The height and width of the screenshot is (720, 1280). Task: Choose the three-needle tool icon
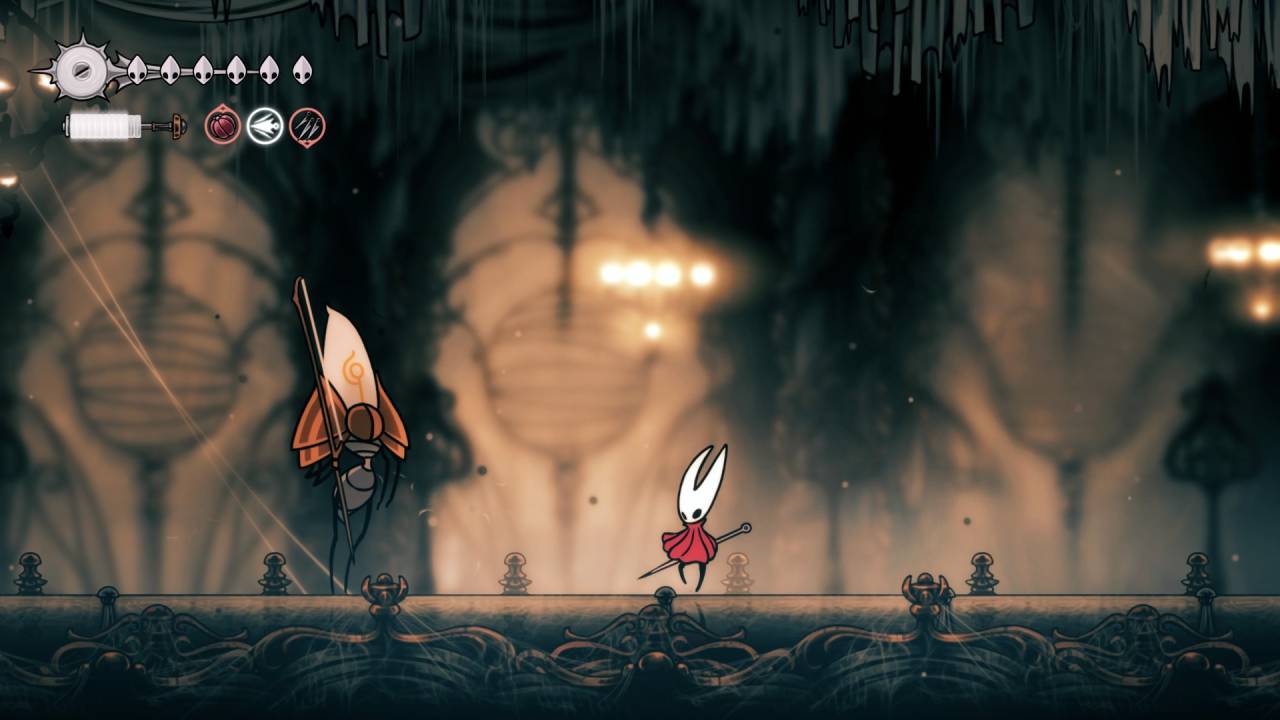point(307,127)
